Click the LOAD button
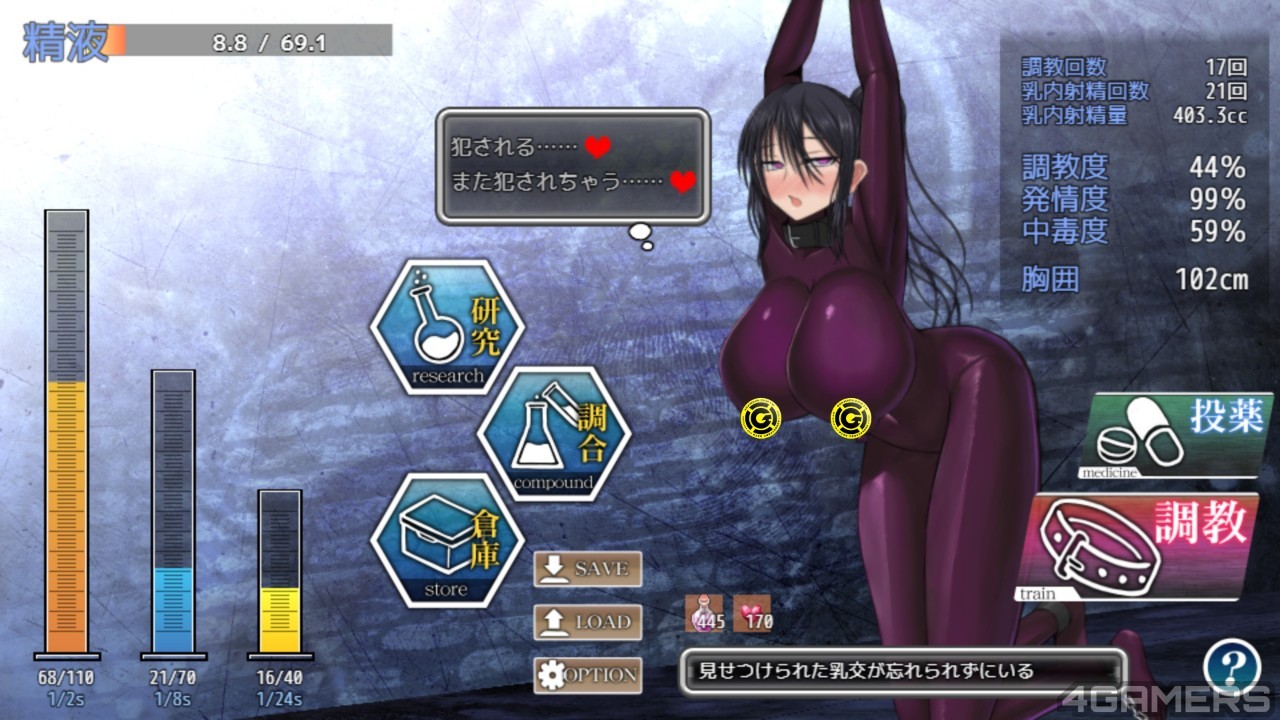Screen dimensions: 1280x720 [x=587, y=622]
